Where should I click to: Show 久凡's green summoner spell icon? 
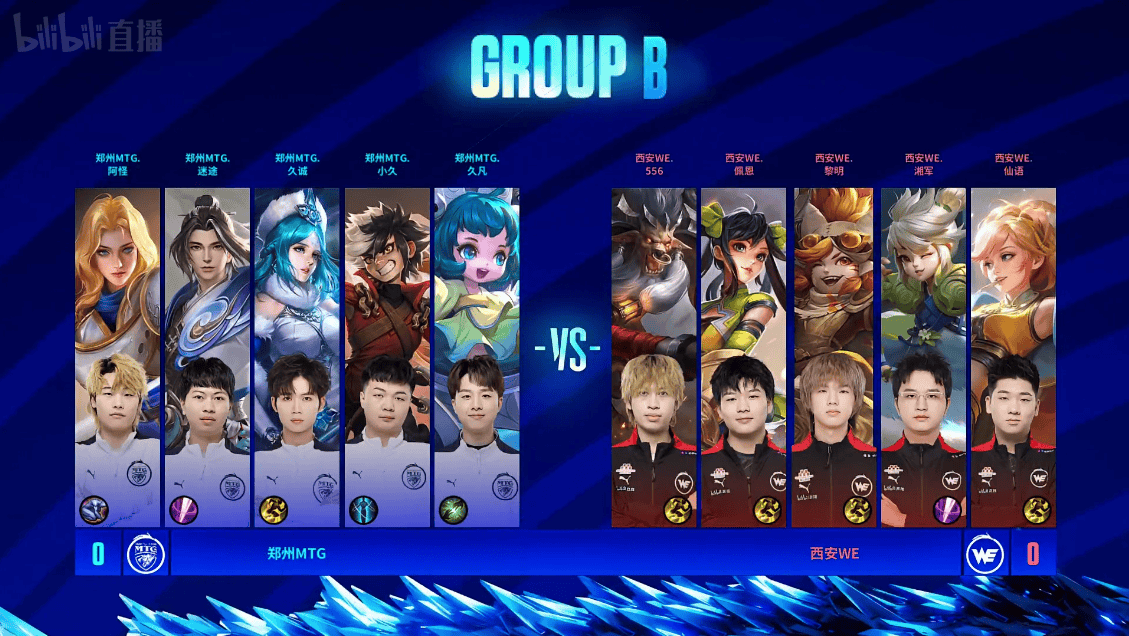(453, 510)
